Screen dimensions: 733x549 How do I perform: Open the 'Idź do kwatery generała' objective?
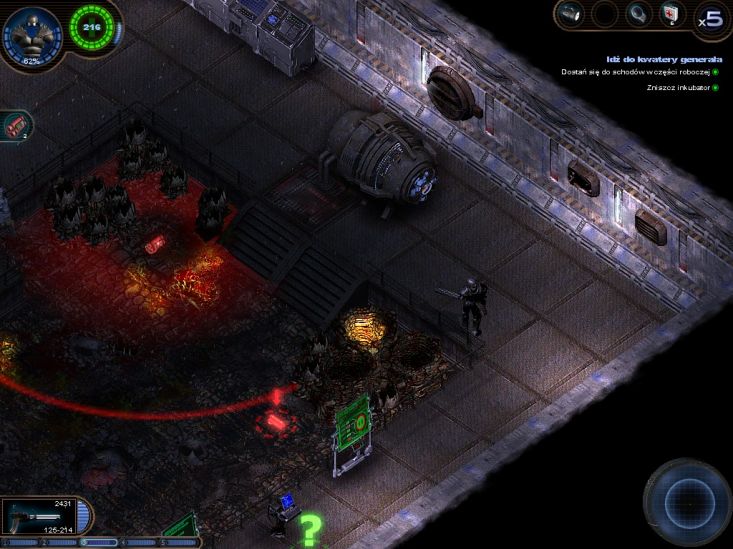[663, 59]
